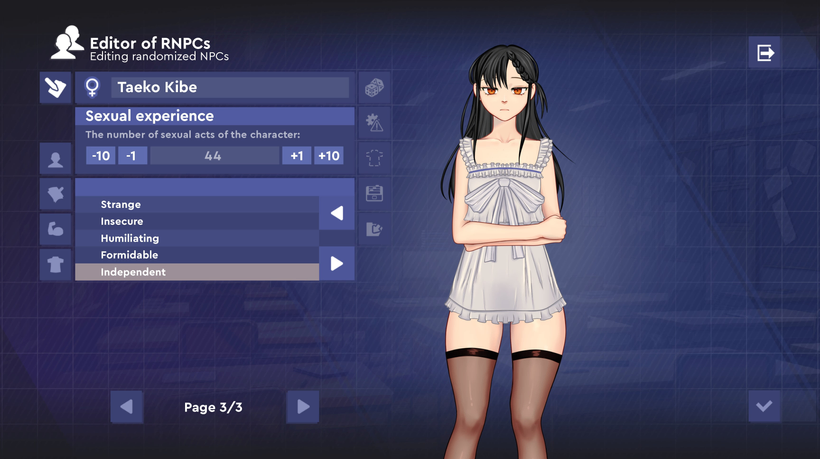Choose the Insecure trait
The image size is (820, 459).
click(197, 221)
